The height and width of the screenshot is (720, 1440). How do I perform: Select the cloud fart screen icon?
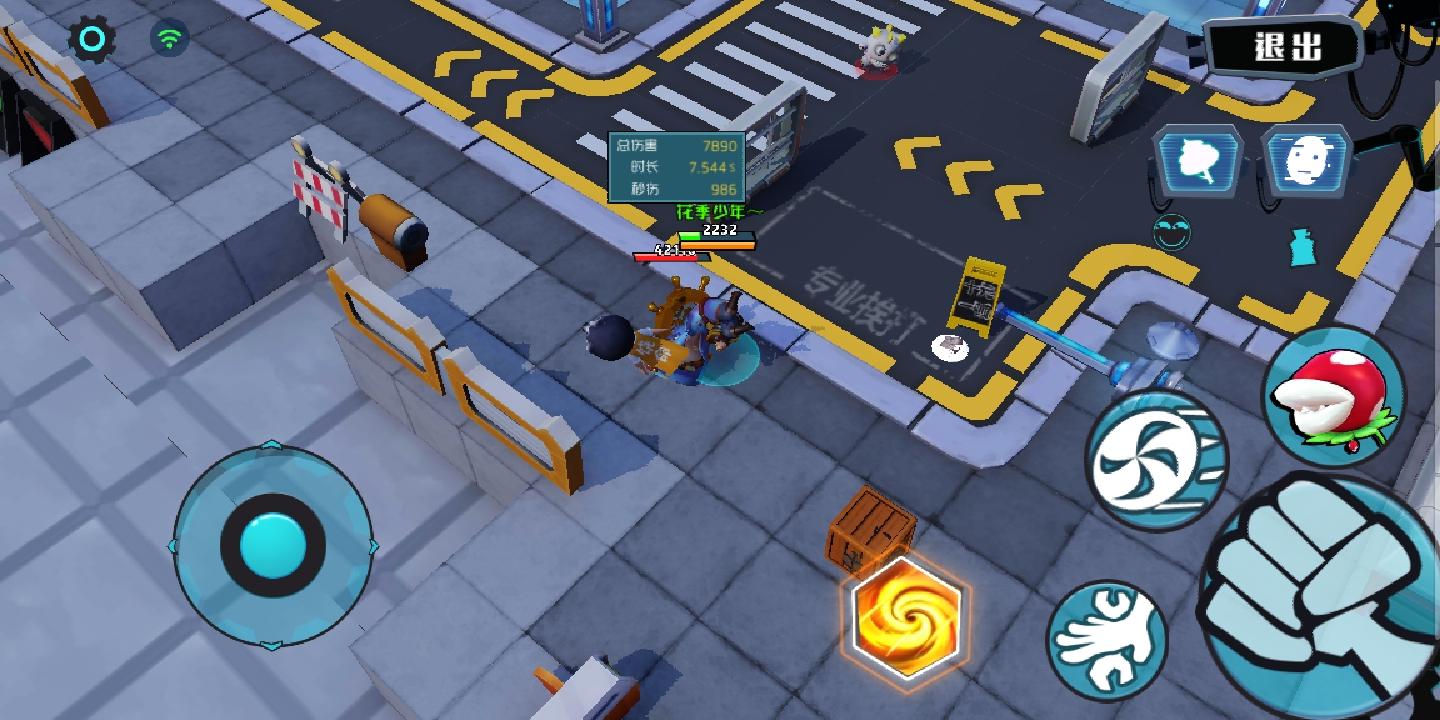(1196, 157)
